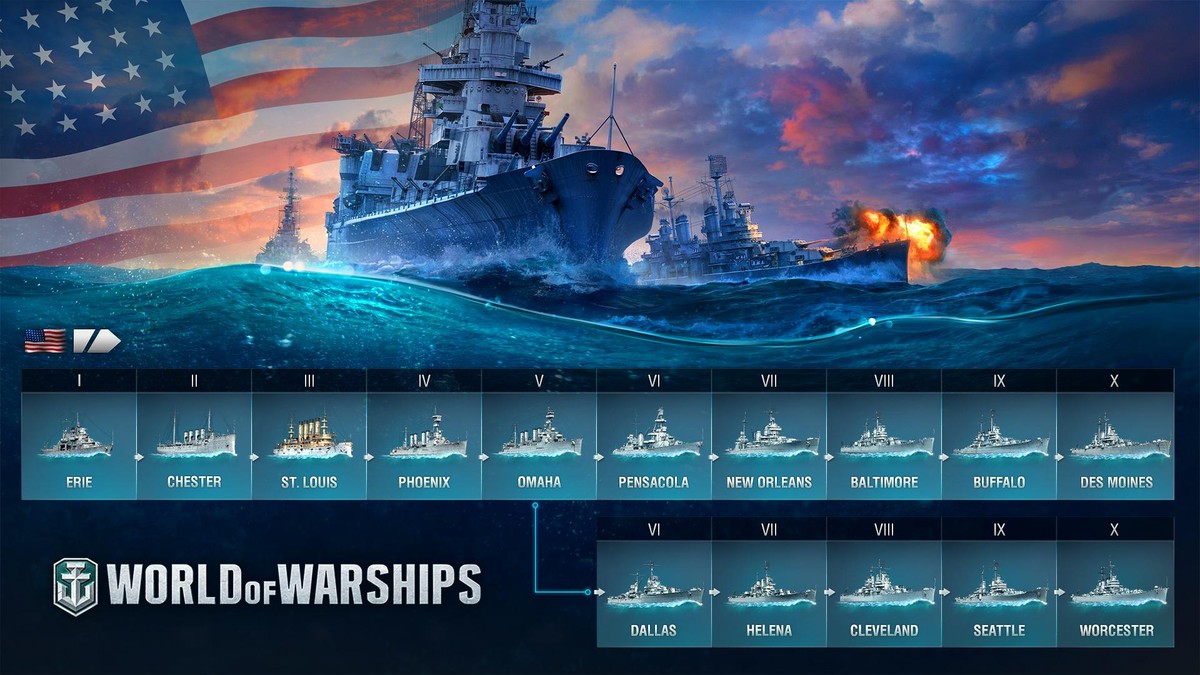Choose the Pensacola cruiser tile
Image resolution: width=1200 pixels, height=675 pixels.
coord(654,445)
